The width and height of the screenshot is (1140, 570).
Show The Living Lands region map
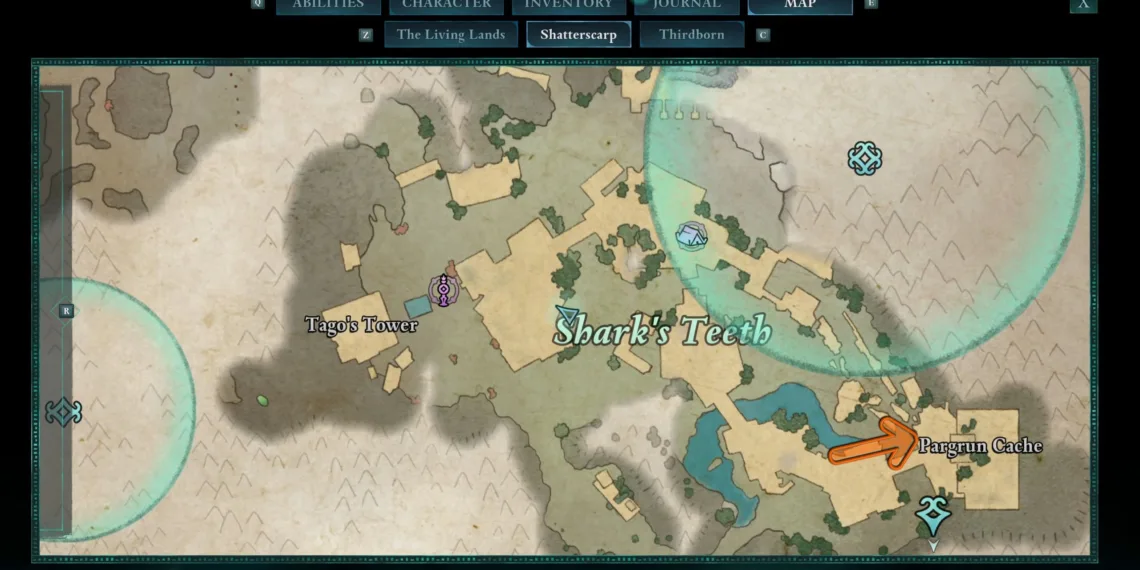(451, 35)
